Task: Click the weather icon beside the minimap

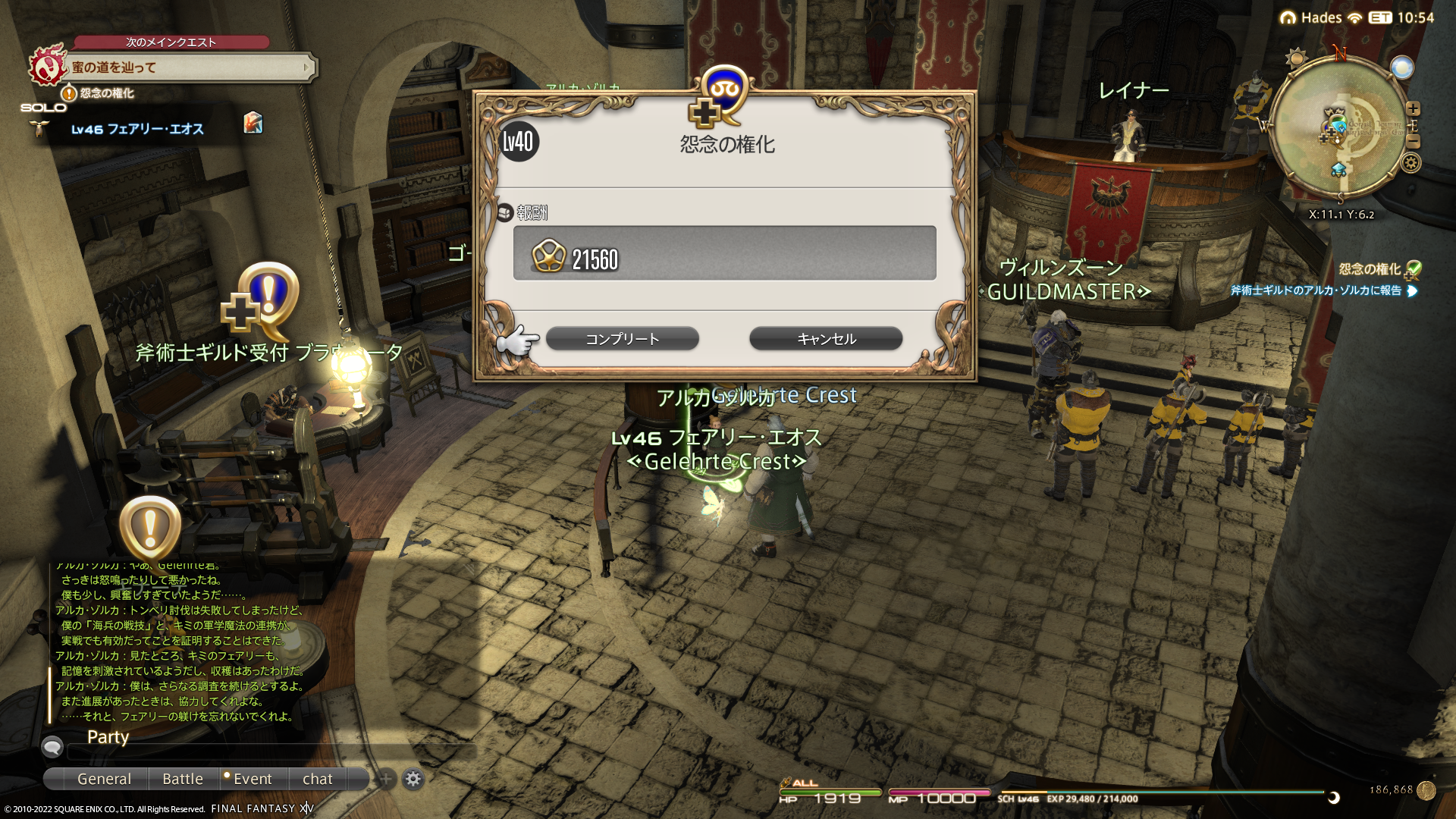Action: click(1296, 58)
